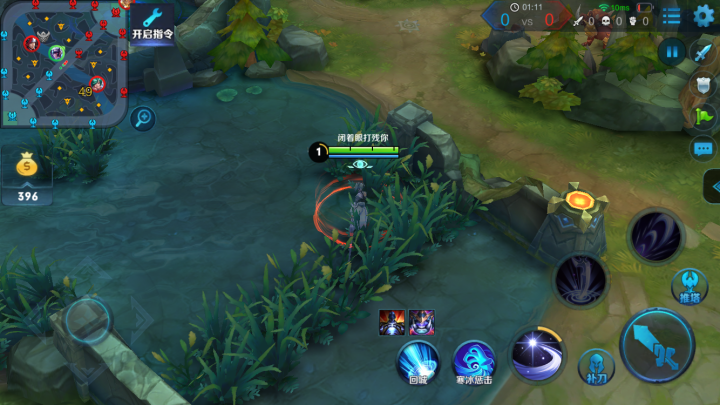Image resolution: width=720 pixels, height=405 pixels.
Task: Tap the 补刀 last-hit button
Action: tap(595, 365)
